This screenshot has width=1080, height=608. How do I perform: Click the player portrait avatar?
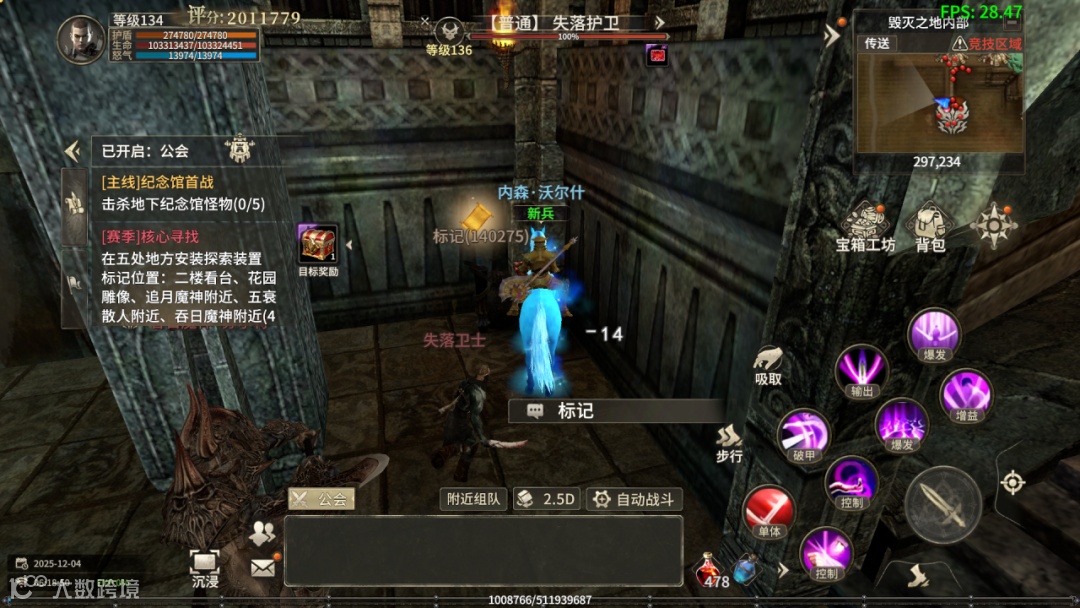[x=81, y=40]
